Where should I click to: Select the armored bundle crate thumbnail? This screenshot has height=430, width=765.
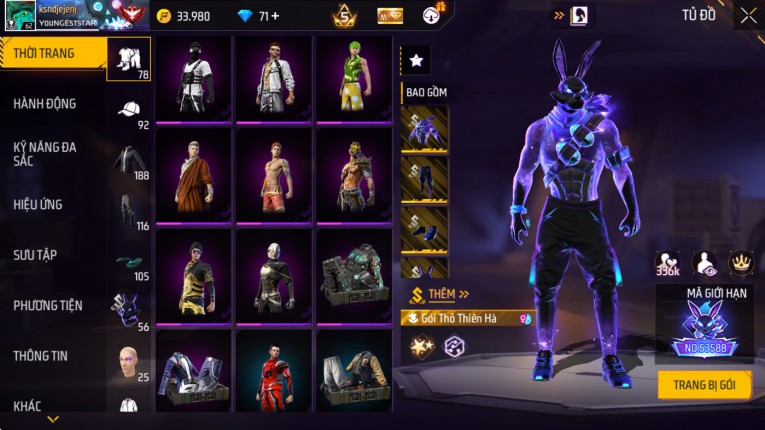[353, 274]
